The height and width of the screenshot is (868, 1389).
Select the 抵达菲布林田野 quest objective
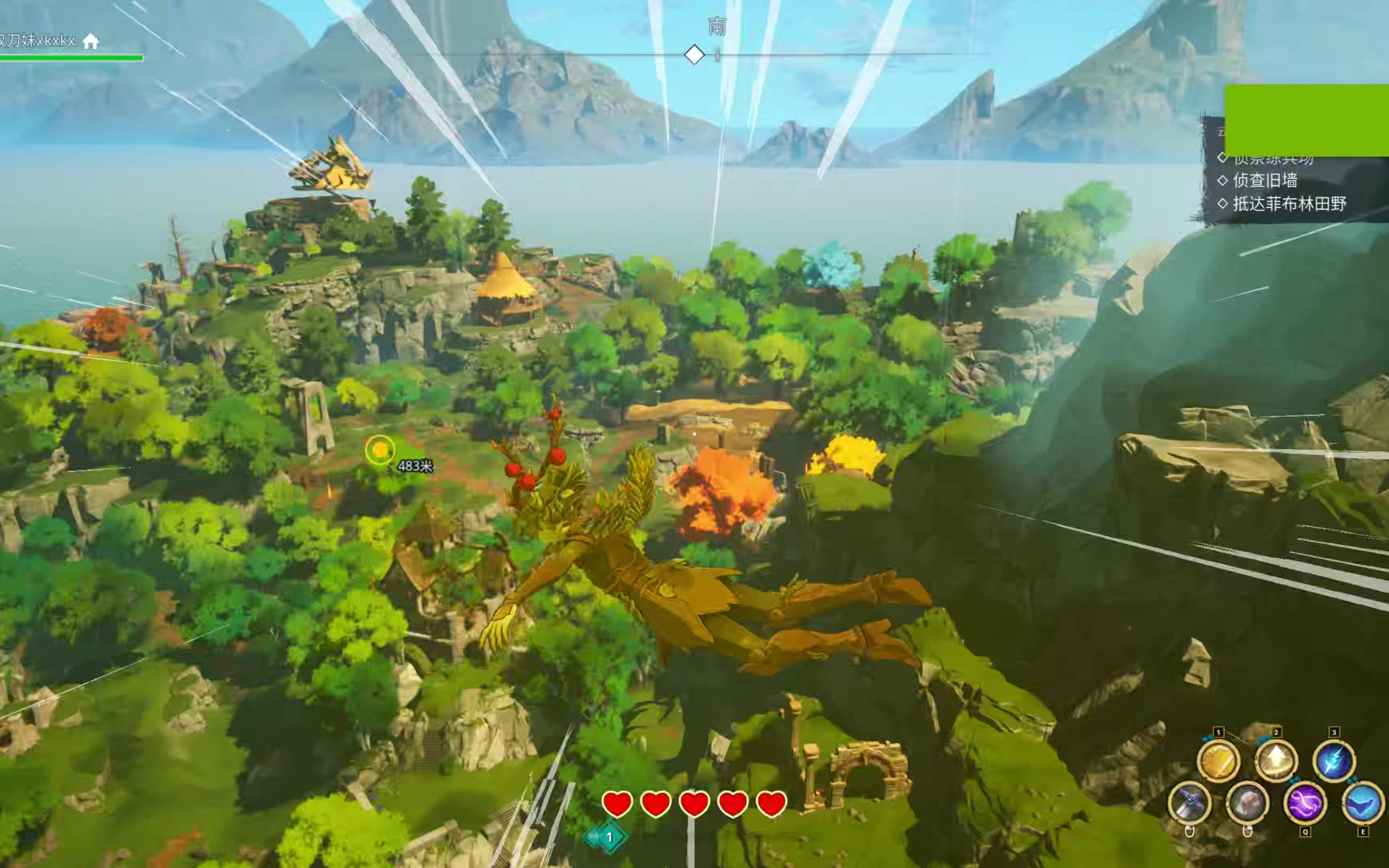coord(1289,204)
